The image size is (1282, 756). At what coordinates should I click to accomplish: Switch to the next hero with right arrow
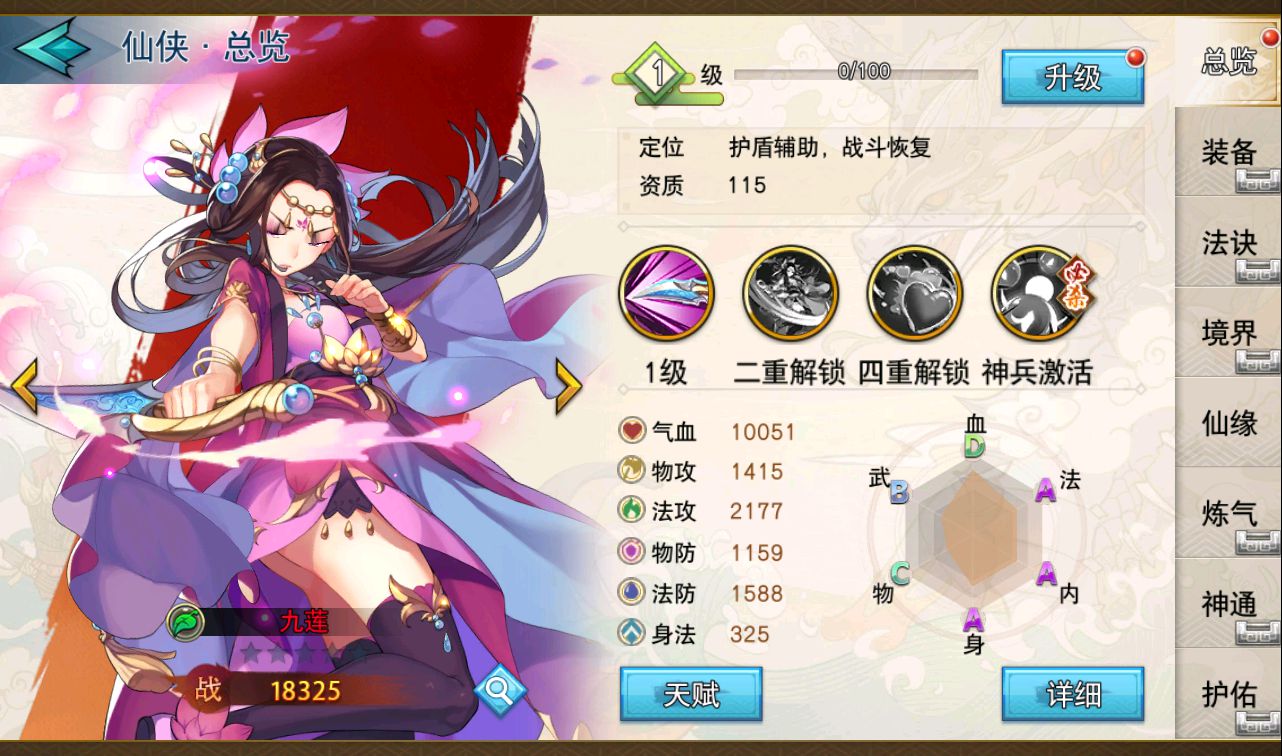pyautogui.click(x=568, y=386)
